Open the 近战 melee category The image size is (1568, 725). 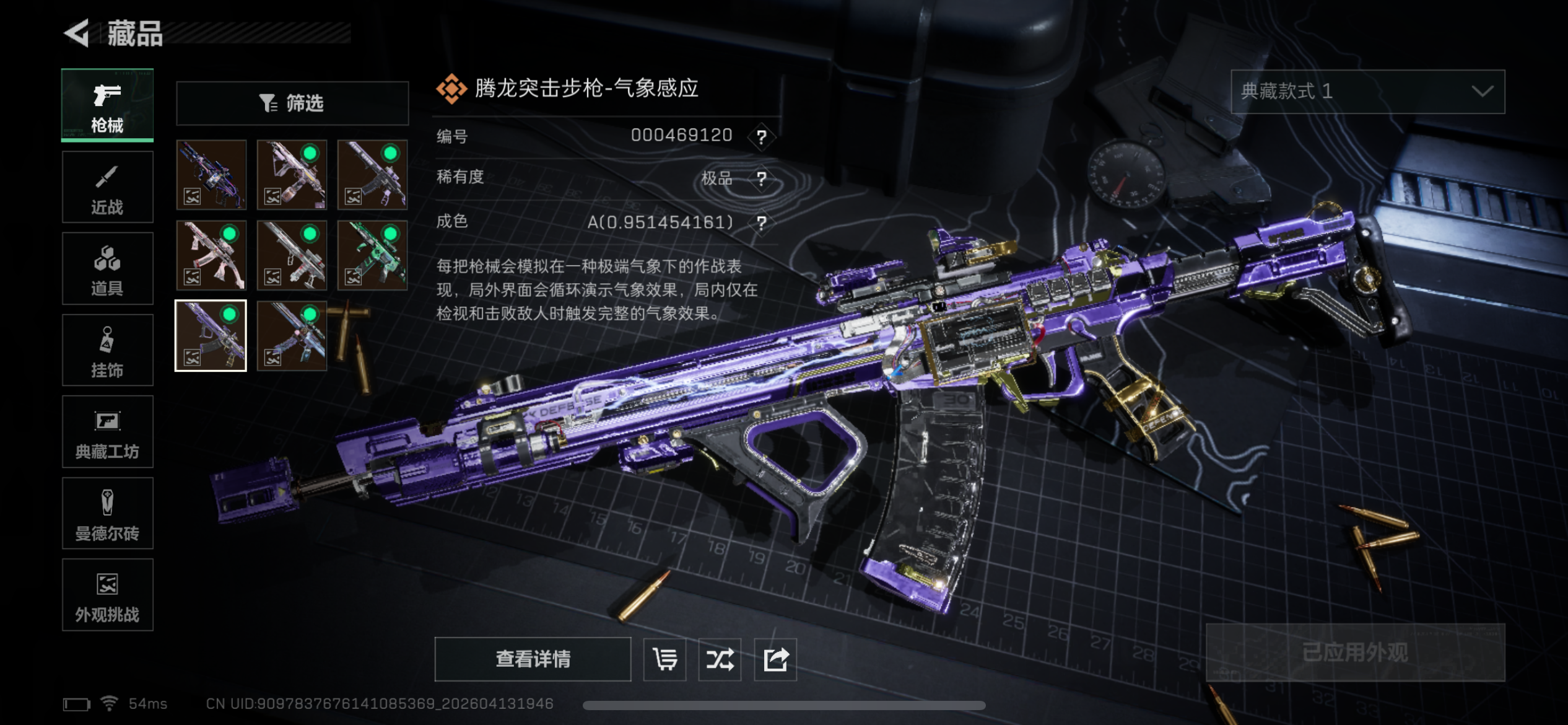[107, 187]
